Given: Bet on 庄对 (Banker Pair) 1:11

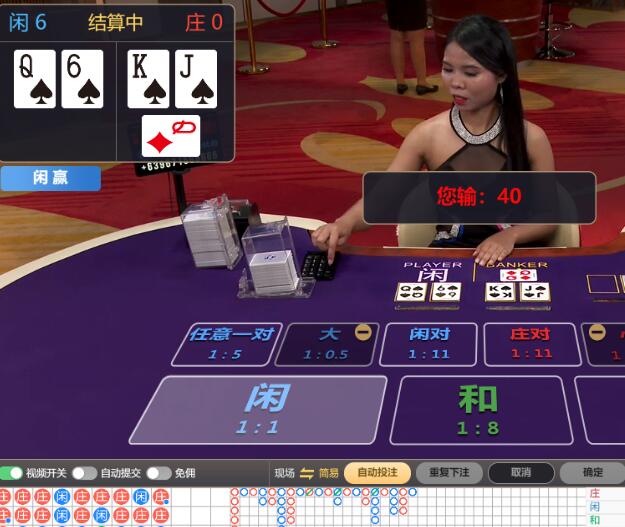Looking at the screenshot, I should (530, 343).
